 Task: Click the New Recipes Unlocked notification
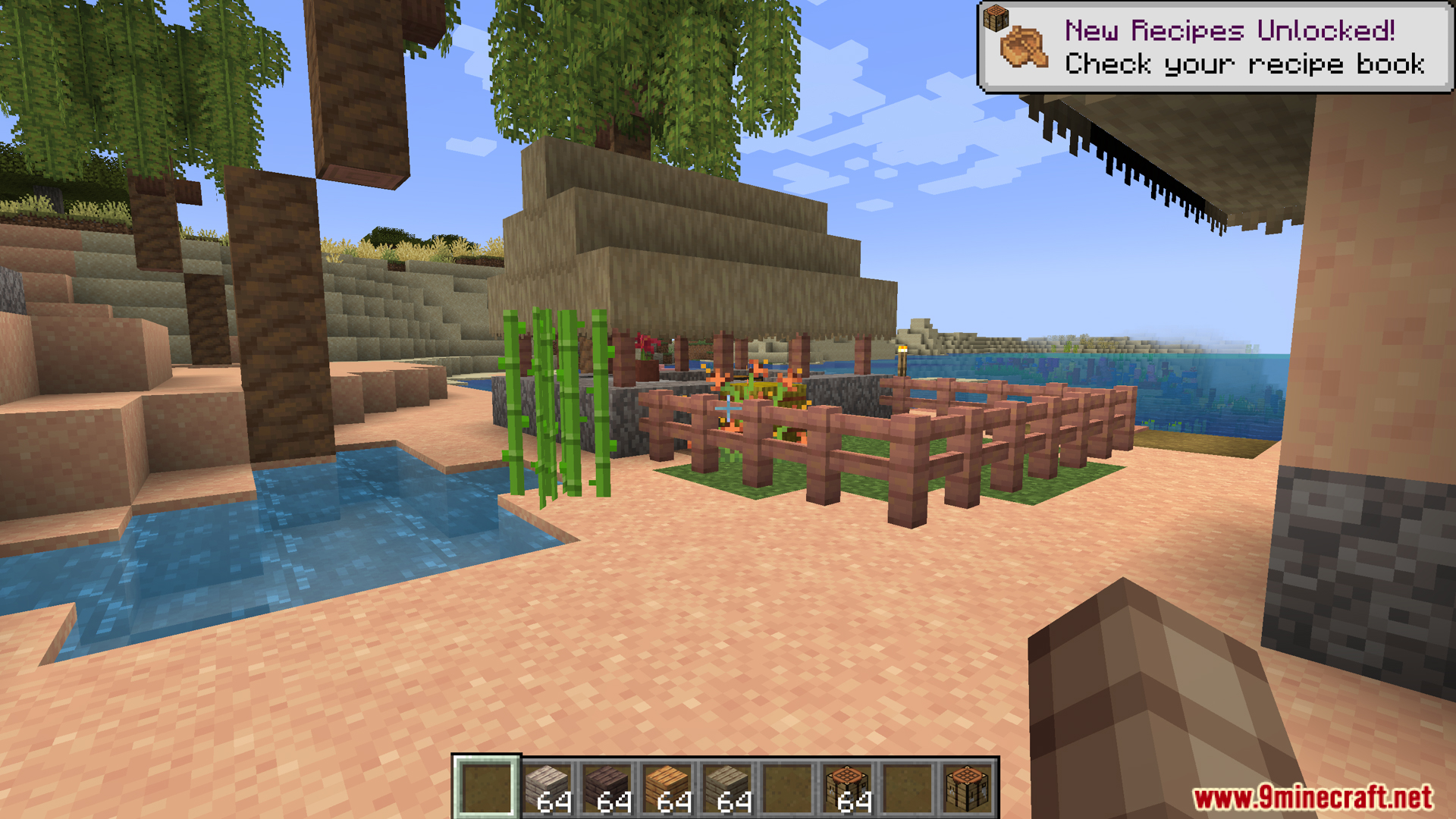(1216, 47)
